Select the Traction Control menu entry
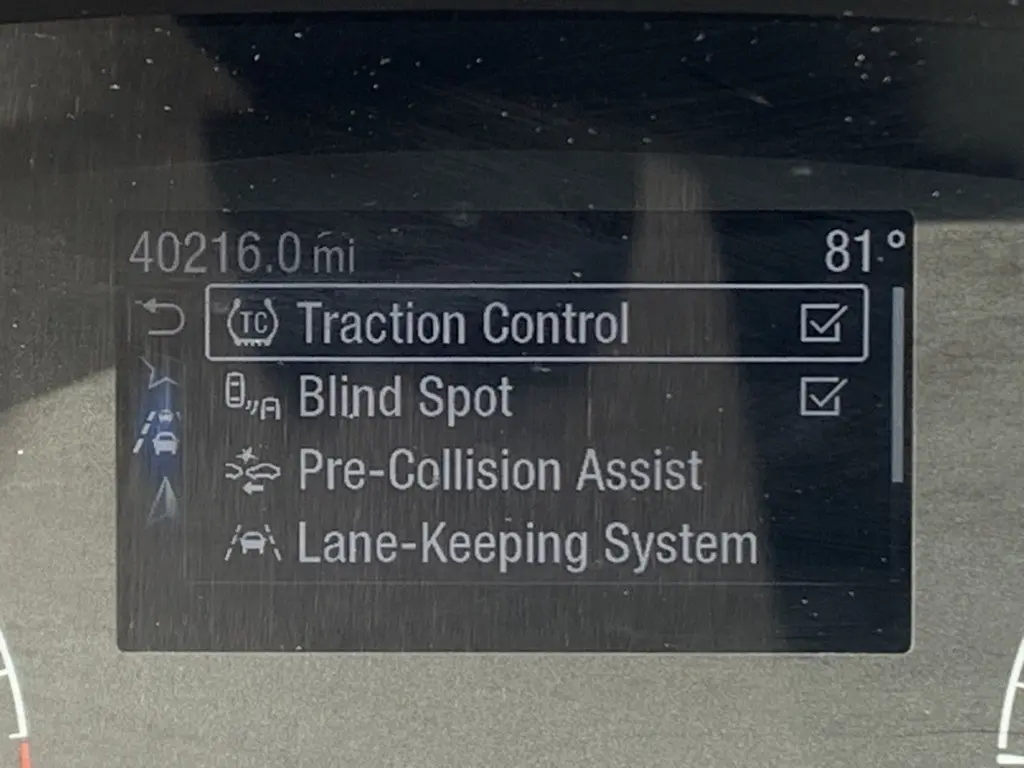Image resolution: width=1024 pixels, height=768 pixels. (x=463, y=323)
